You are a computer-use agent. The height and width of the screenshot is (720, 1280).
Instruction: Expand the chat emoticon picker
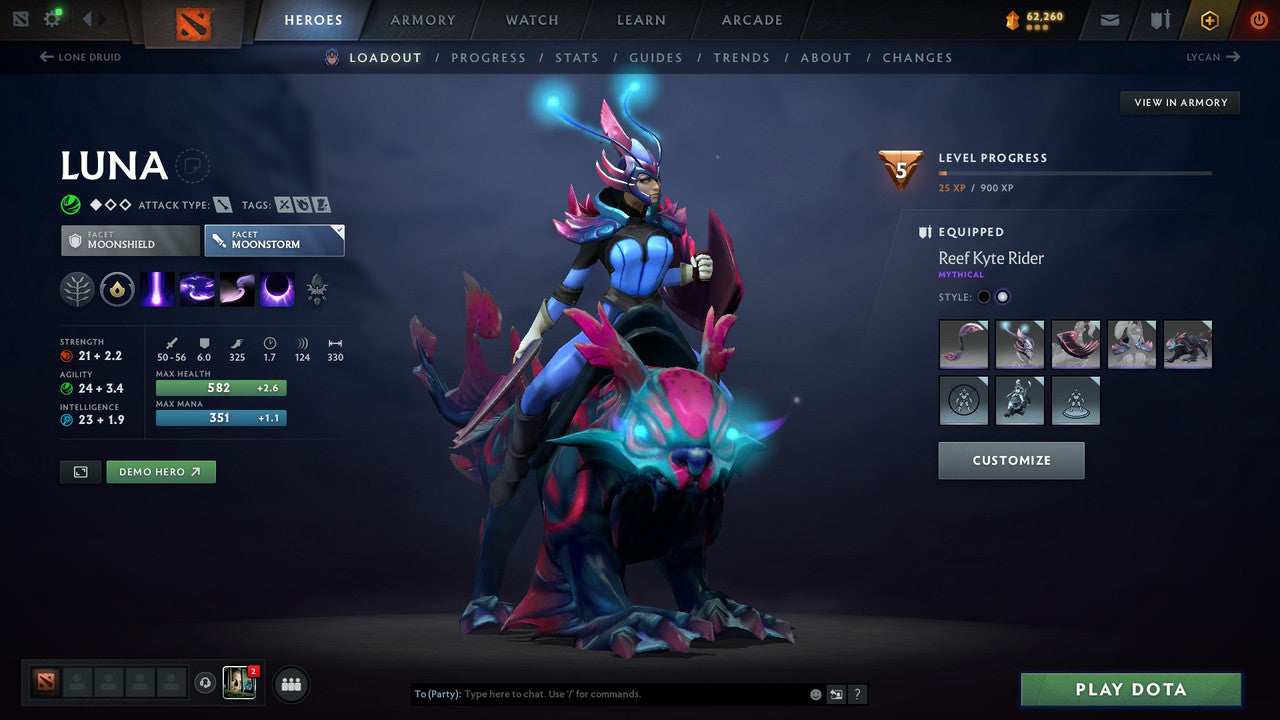[815, 693]
